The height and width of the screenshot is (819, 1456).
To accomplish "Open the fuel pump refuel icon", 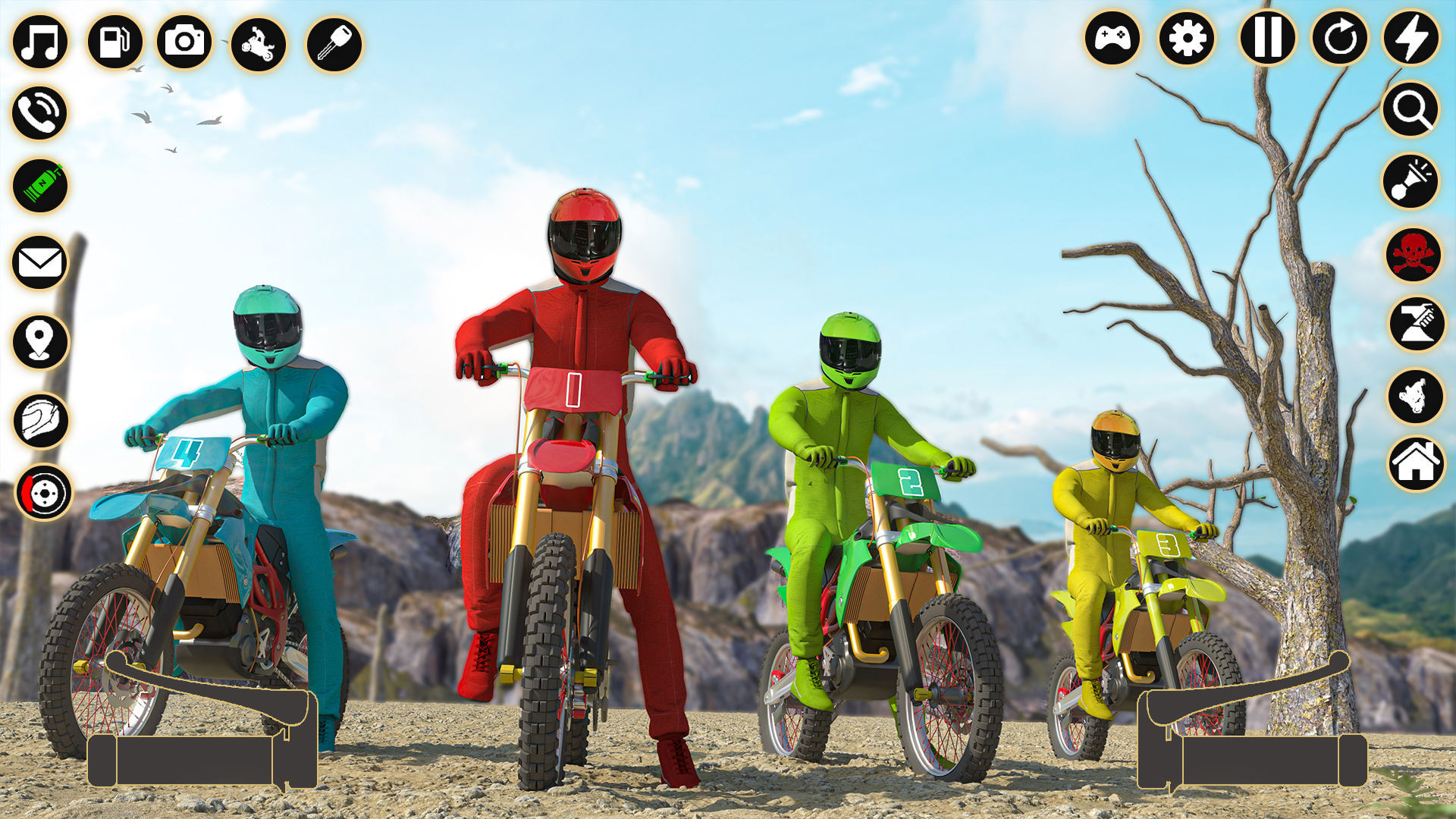I will (113, 43).
